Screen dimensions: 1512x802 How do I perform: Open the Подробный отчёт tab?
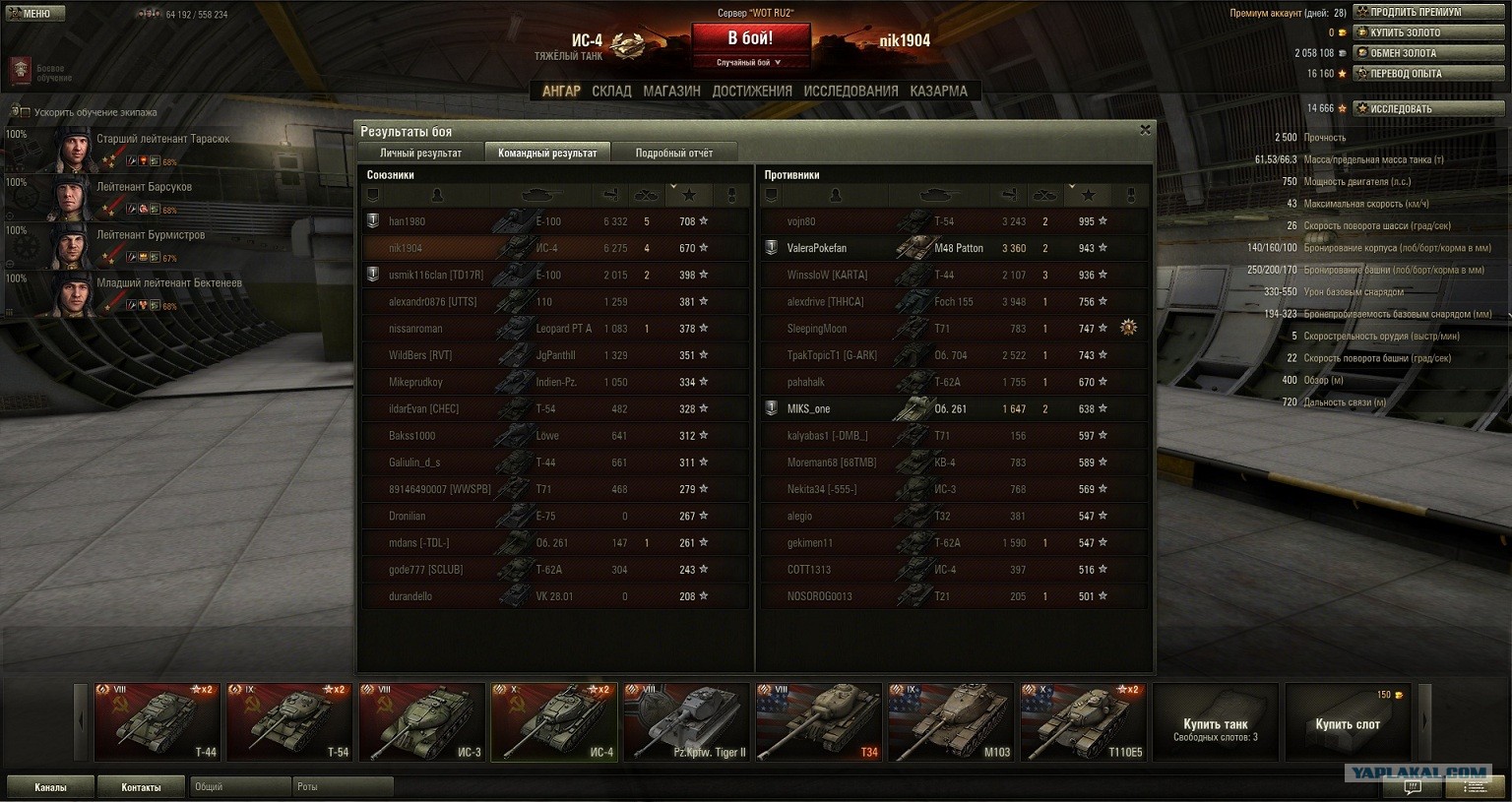673,153
